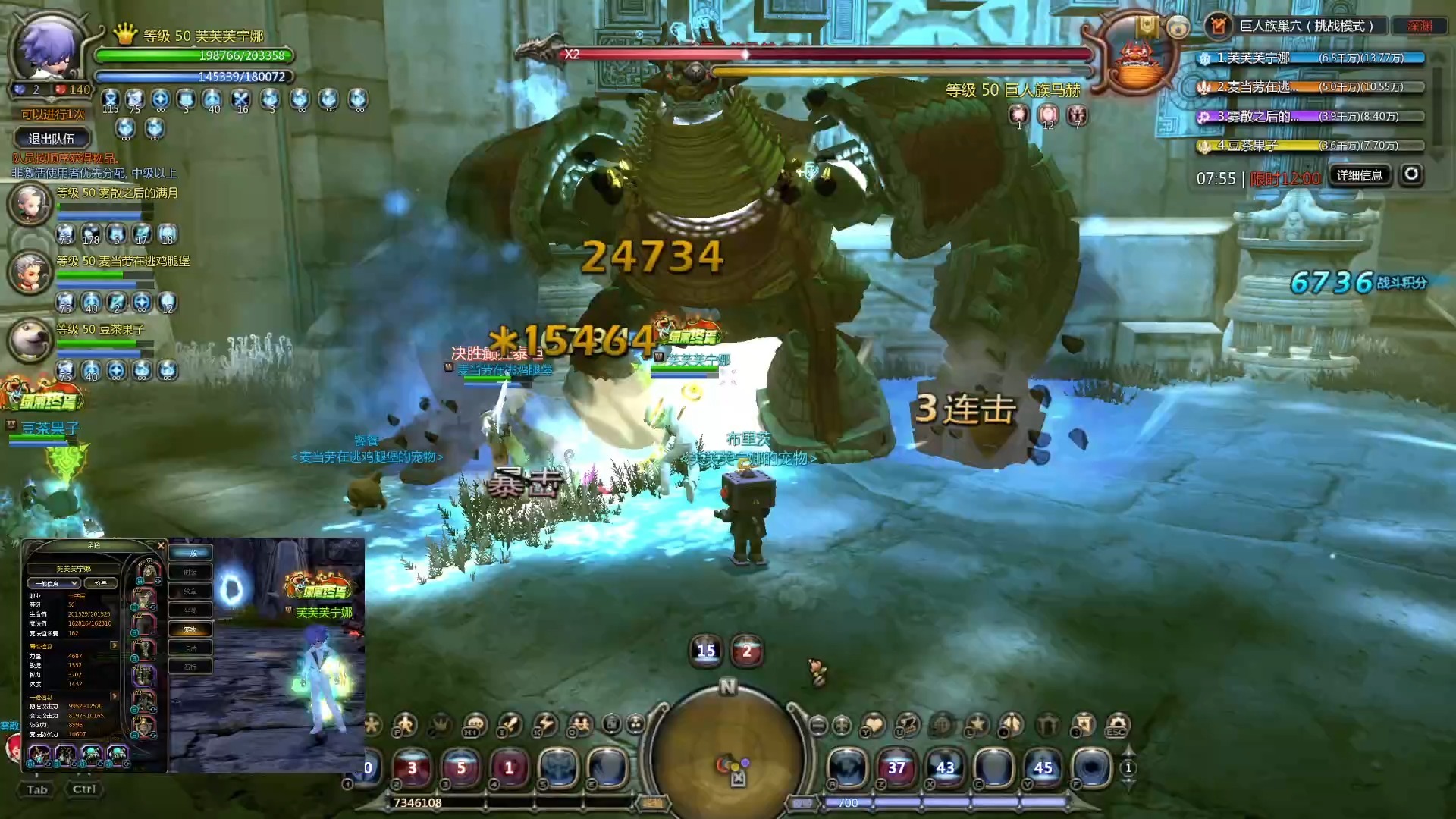Select the 时装 tab in character panel
1456x819 pixels.
(190, 572)
